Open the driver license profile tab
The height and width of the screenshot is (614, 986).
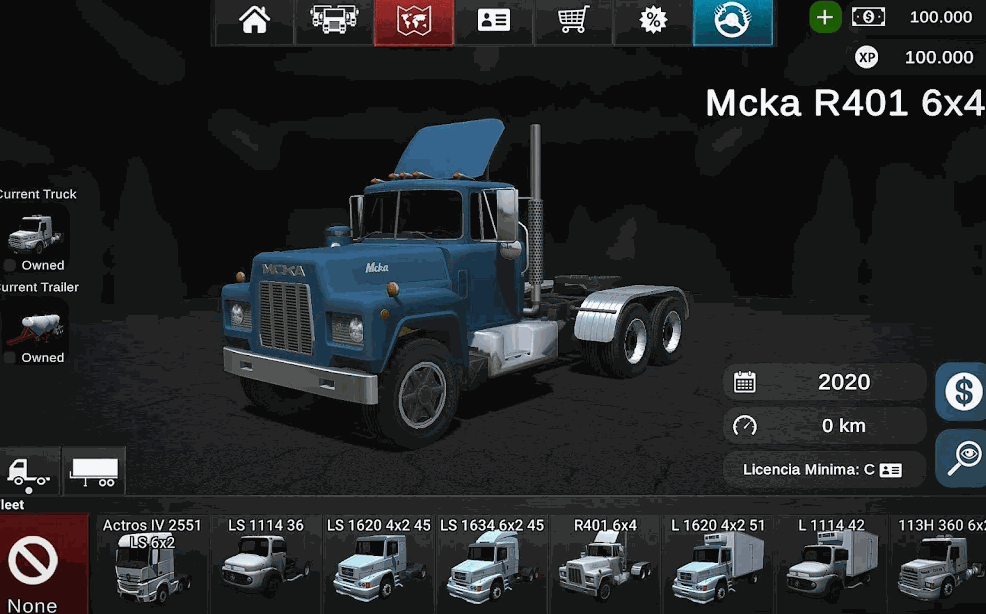tap(493, 21)
